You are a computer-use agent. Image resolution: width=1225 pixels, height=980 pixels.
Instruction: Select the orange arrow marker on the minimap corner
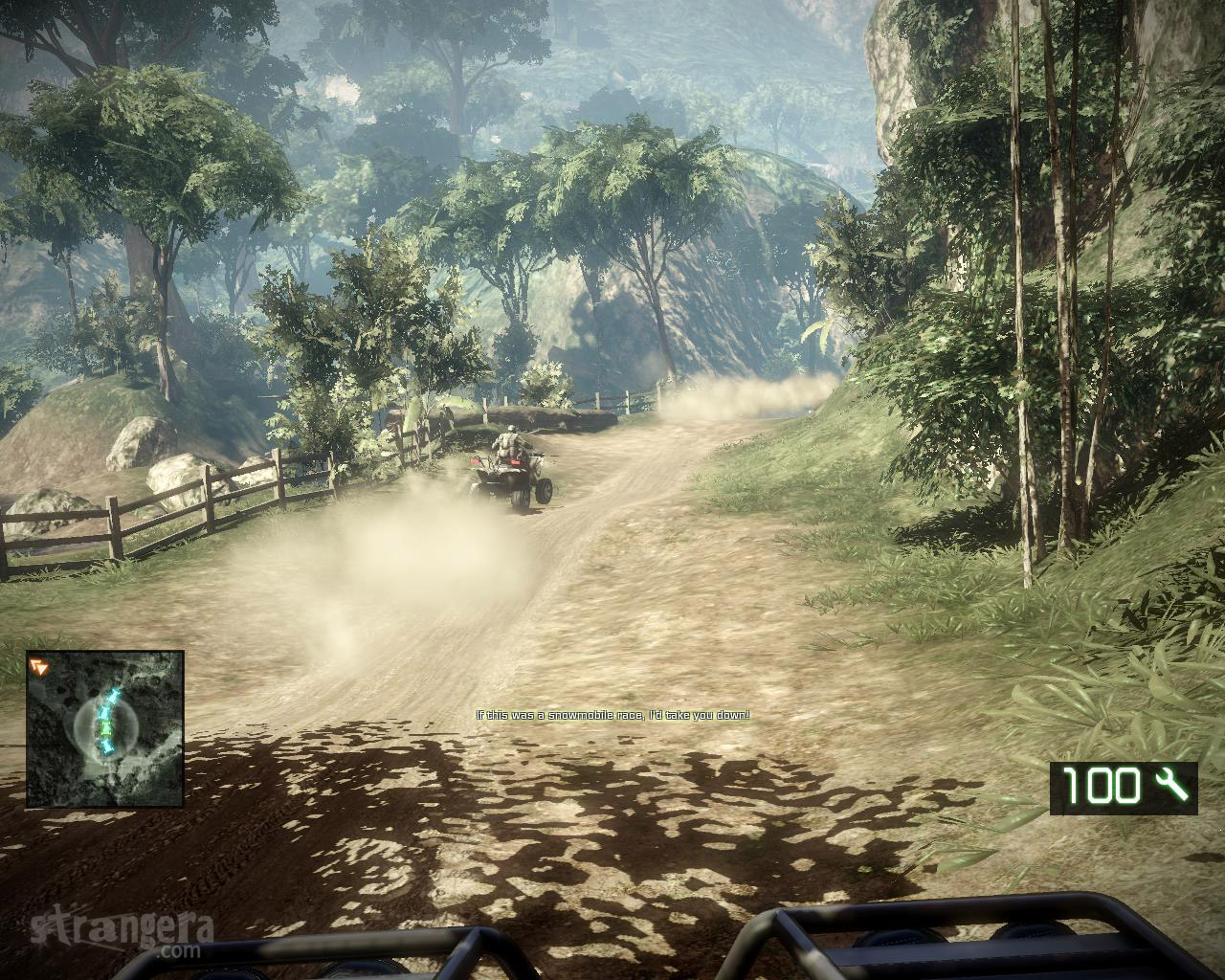click(x=39, y=666)
